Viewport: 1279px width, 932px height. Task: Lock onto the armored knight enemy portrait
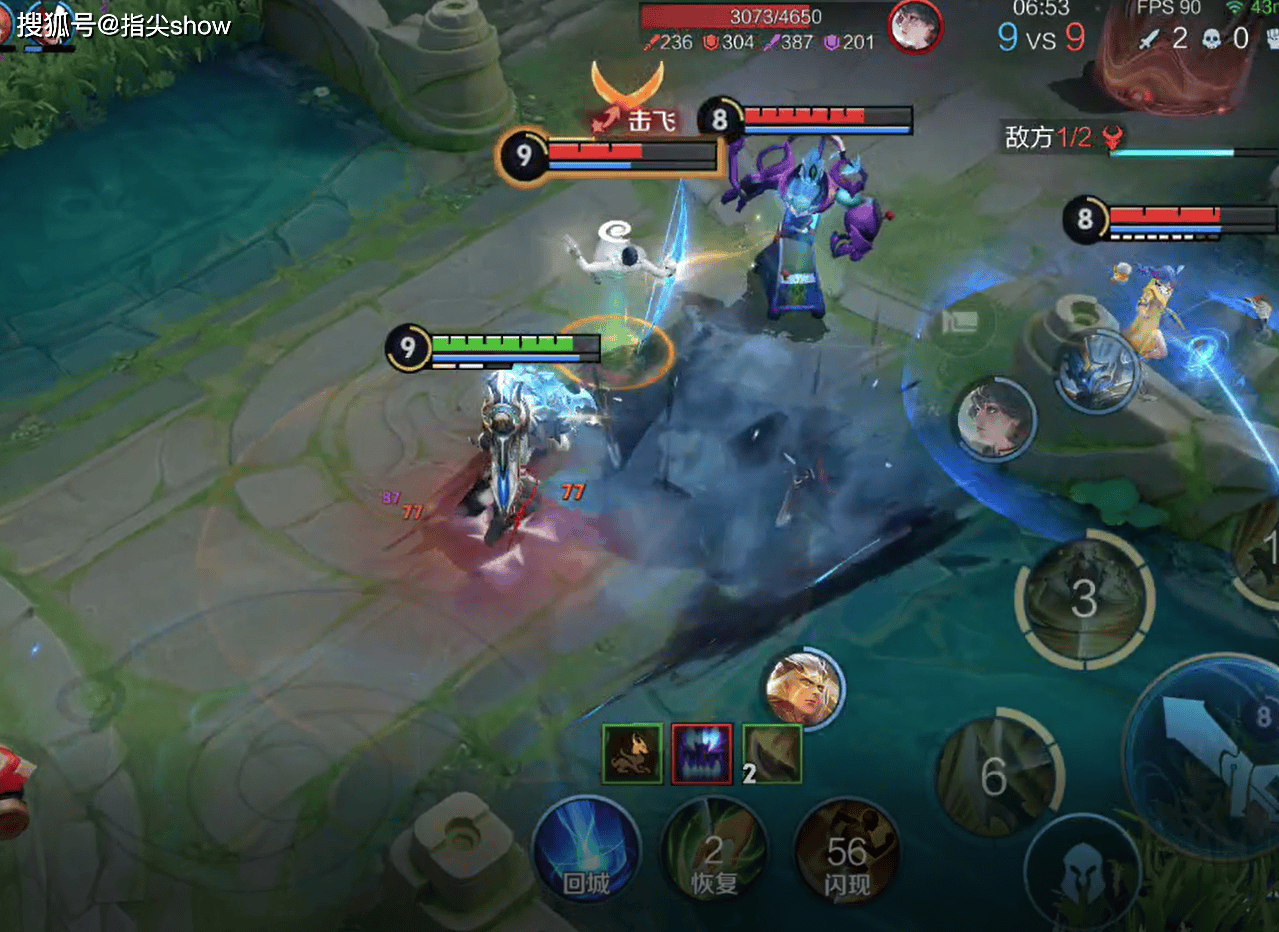[1096, 372]
